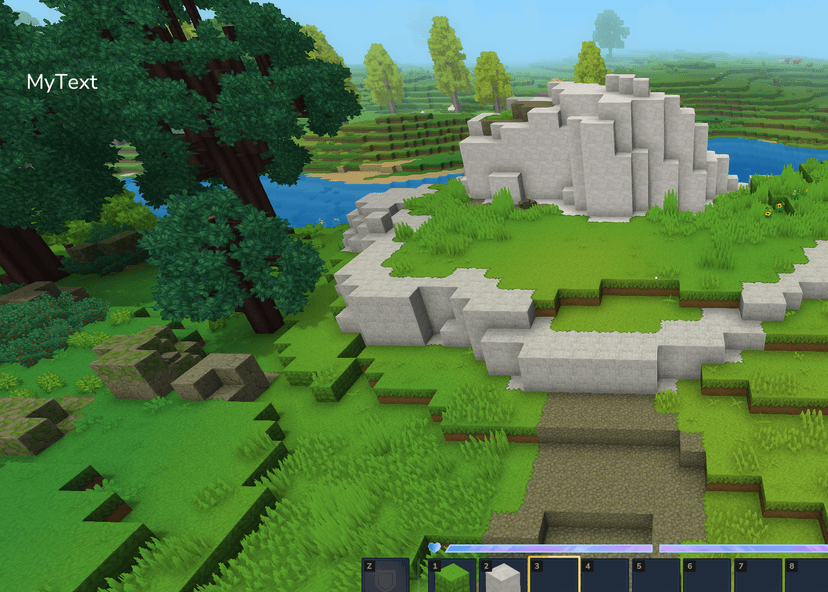This screenshot has width=828, height=592.
Task: Switch to hotbar slot 7
Action: click(758, 577)
